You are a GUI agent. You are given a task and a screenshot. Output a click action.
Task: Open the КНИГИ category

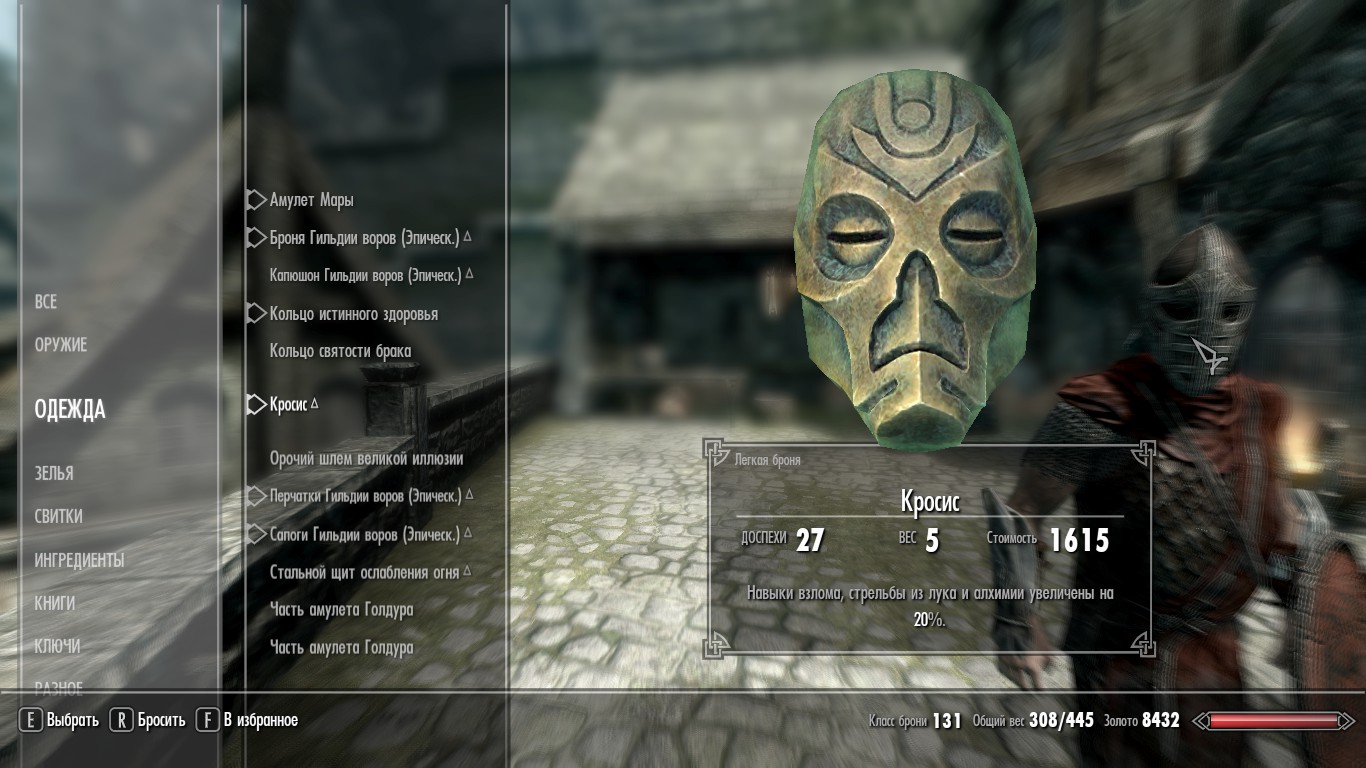(55, 603)
